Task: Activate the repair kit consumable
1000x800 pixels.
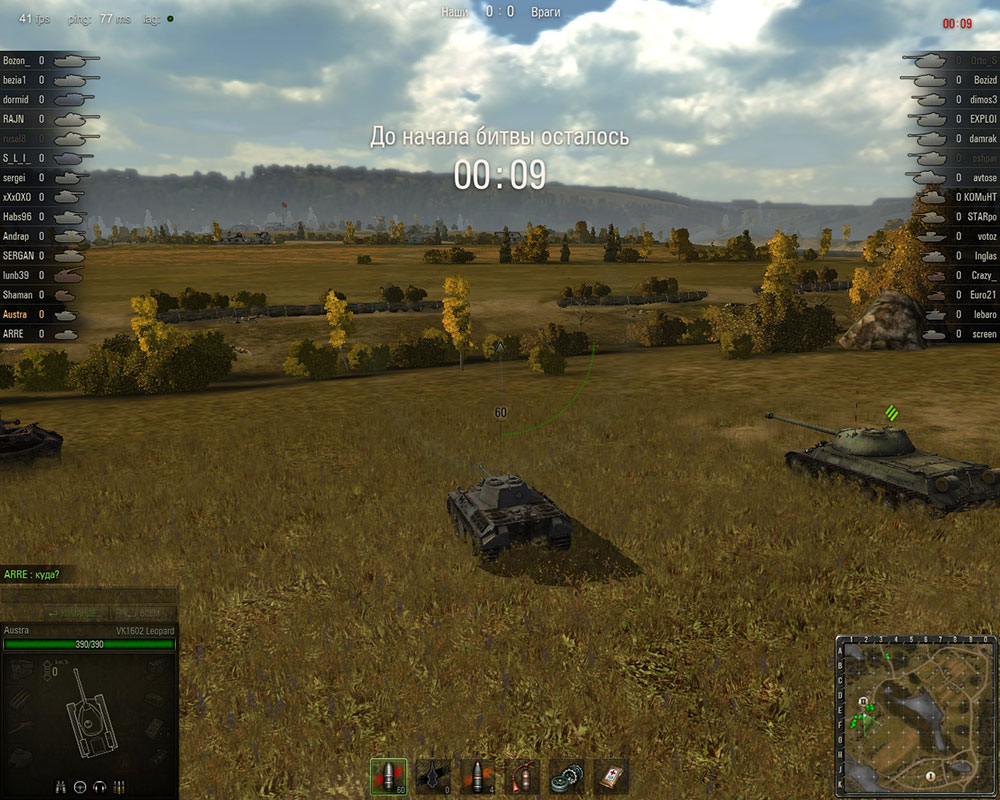Action: 567,775
